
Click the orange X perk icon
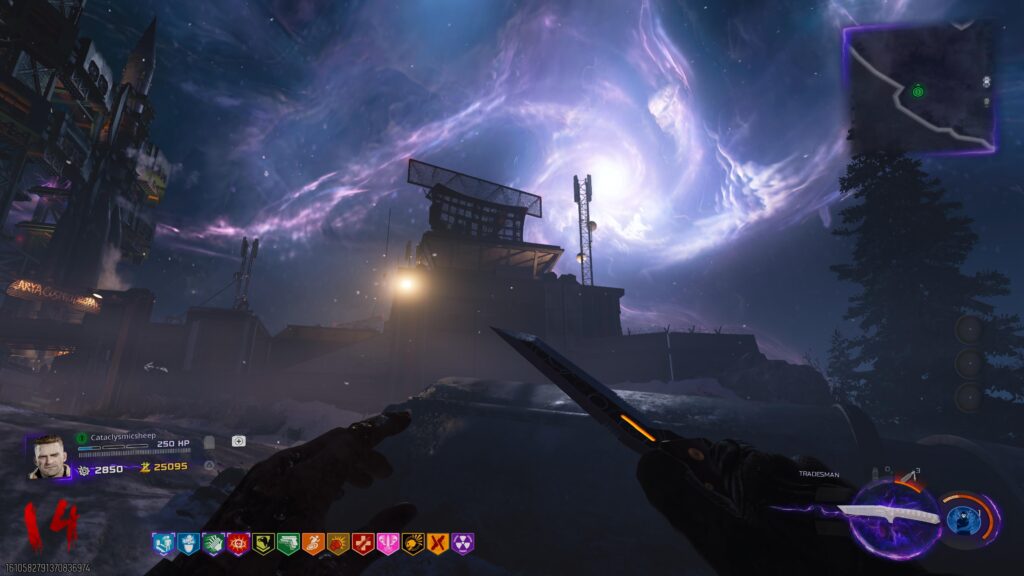[438, 543]
